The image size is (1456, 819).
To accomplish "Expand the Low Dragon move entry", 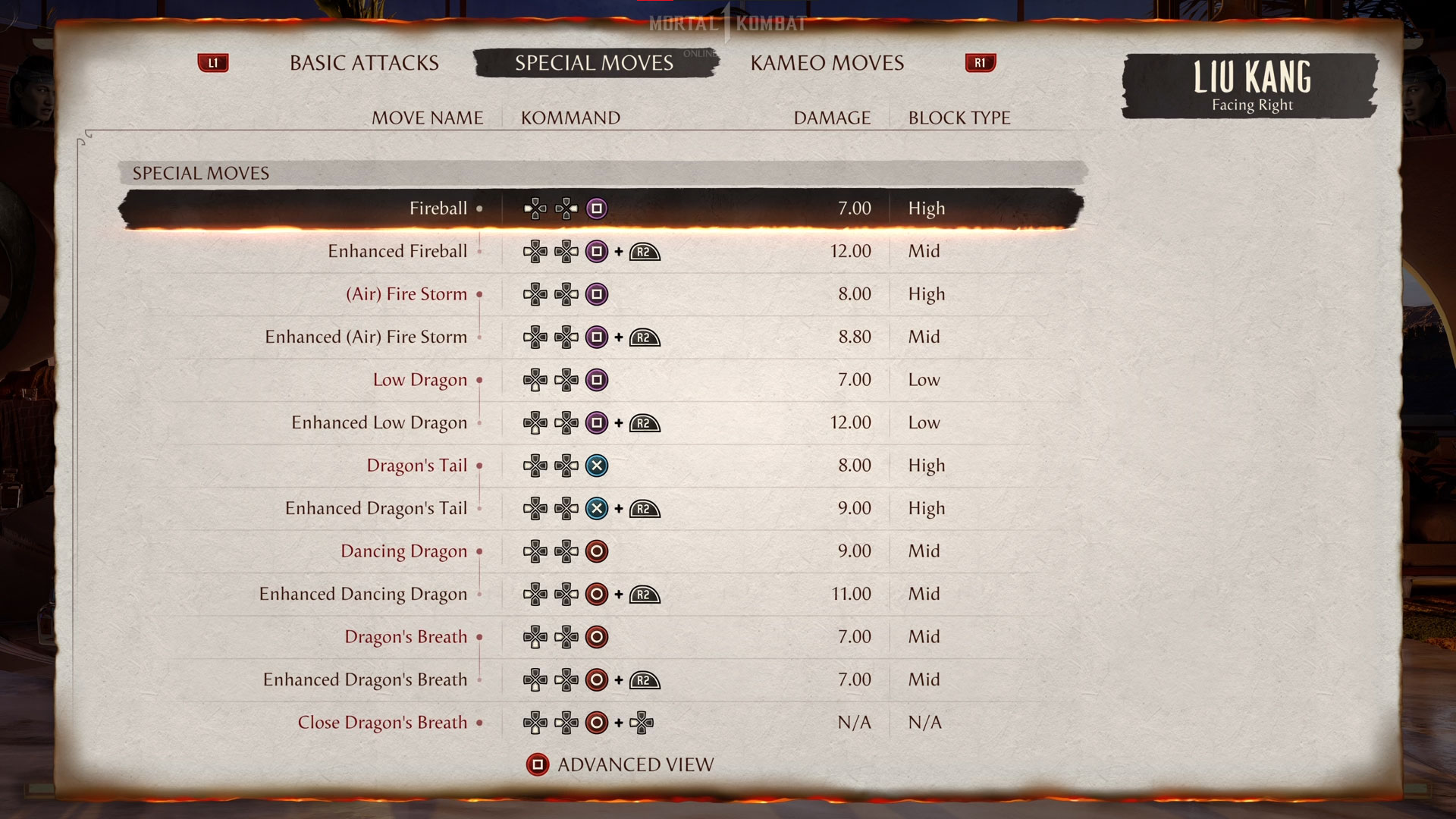I will point(479,380).
